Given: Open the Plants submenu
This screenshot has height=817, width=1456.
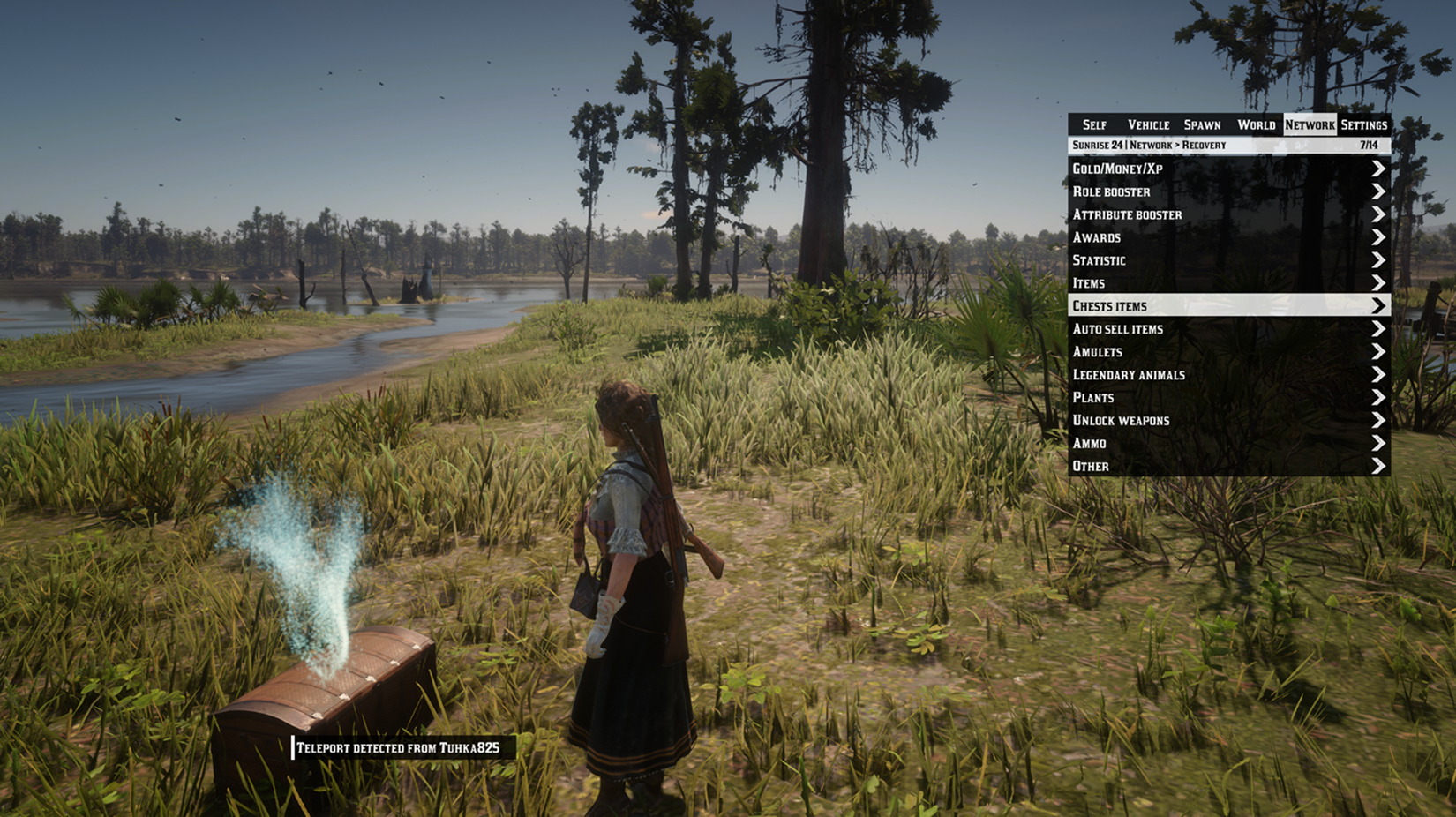Looking at the screenshot, I should (x=1228, y=398).
